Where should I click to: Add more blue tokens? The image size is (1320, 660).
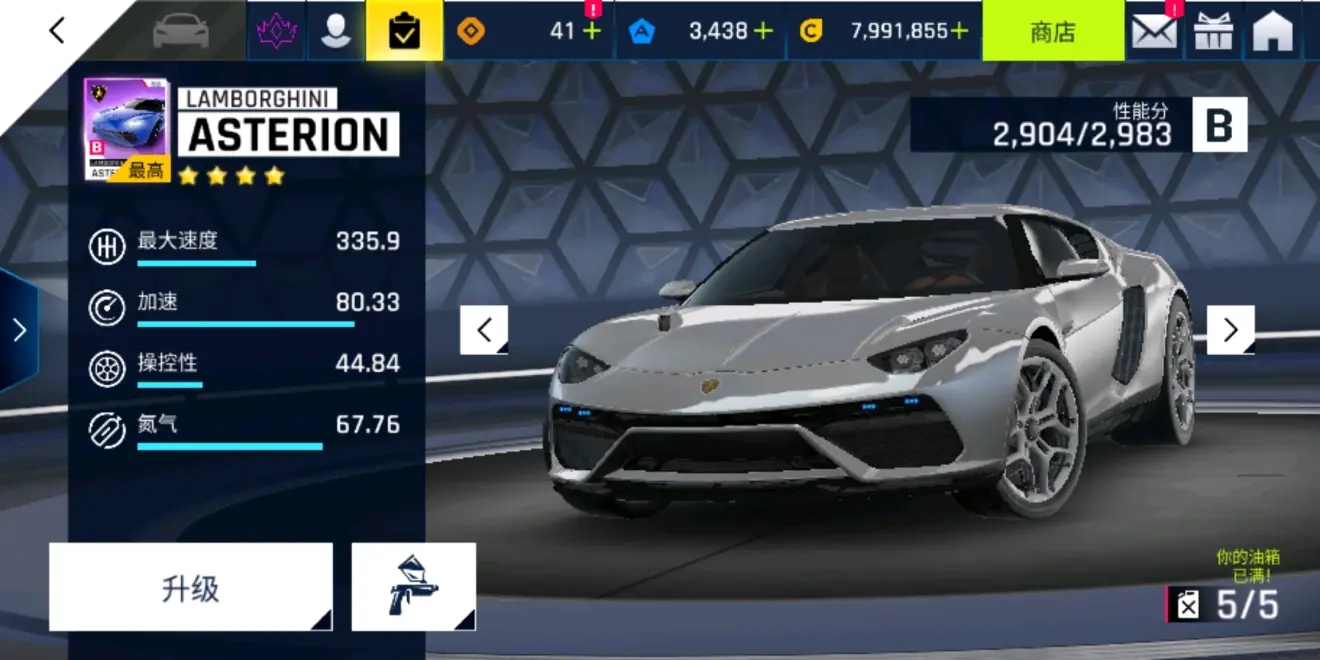click(x=763, y=31)
